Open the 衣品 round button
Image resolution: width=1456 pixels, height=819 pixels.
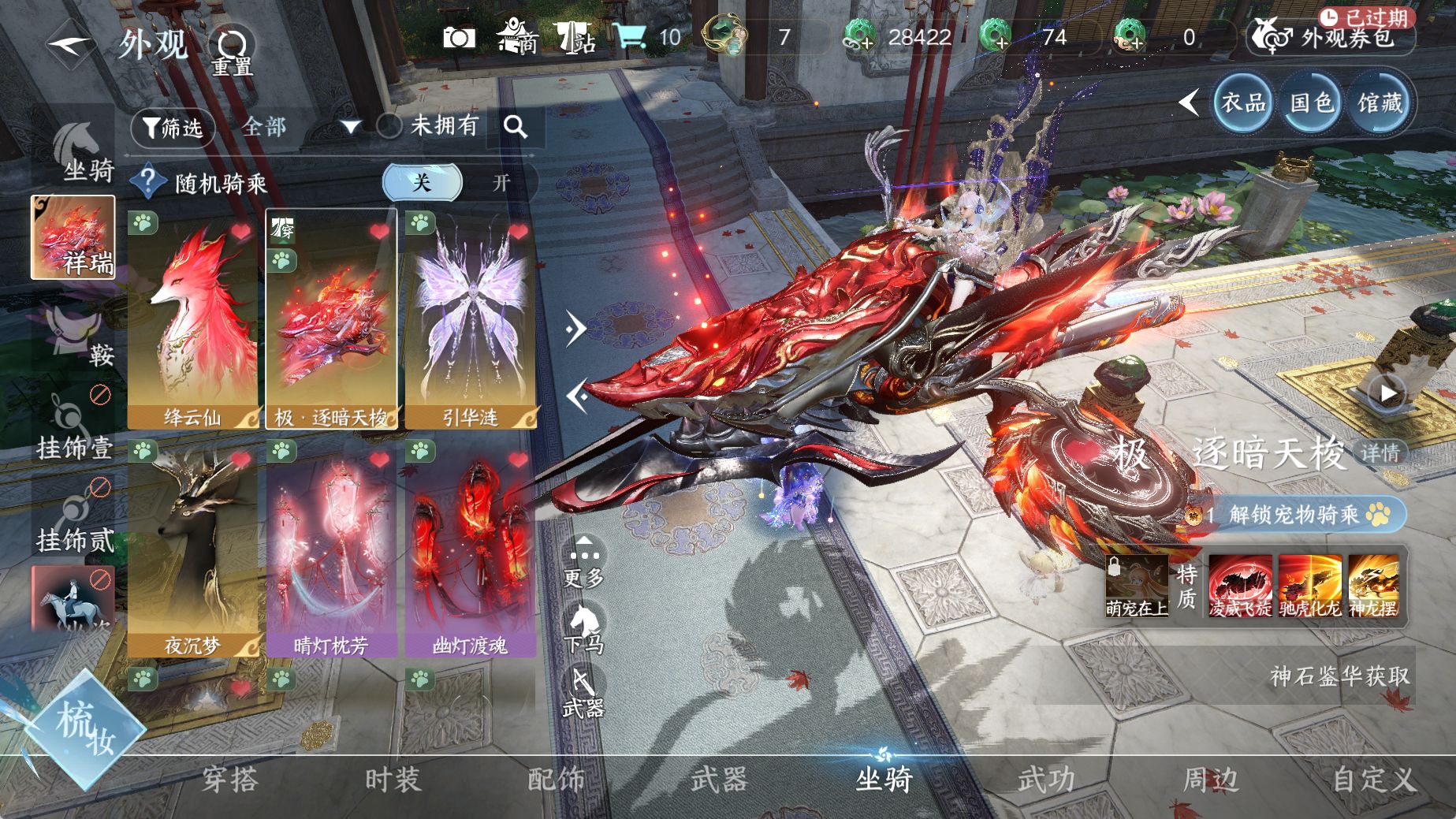pos(1243,102)
